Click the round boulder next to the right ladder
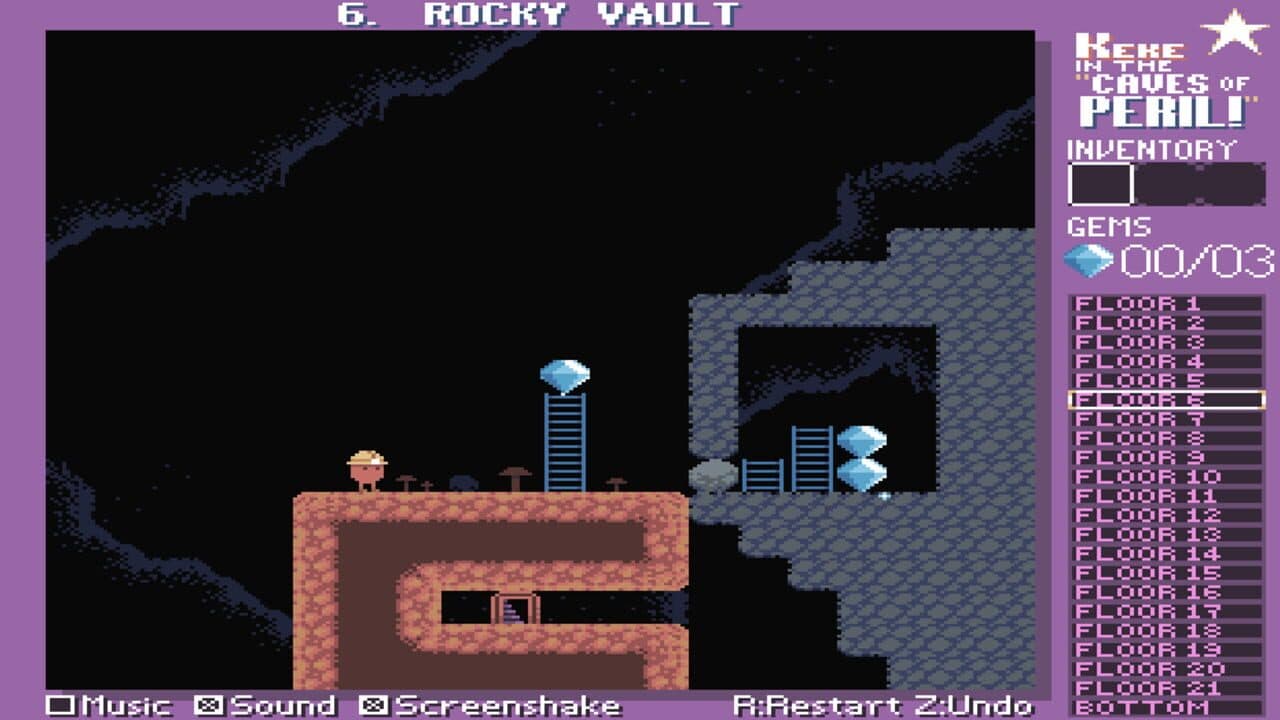 coord(714,475)
